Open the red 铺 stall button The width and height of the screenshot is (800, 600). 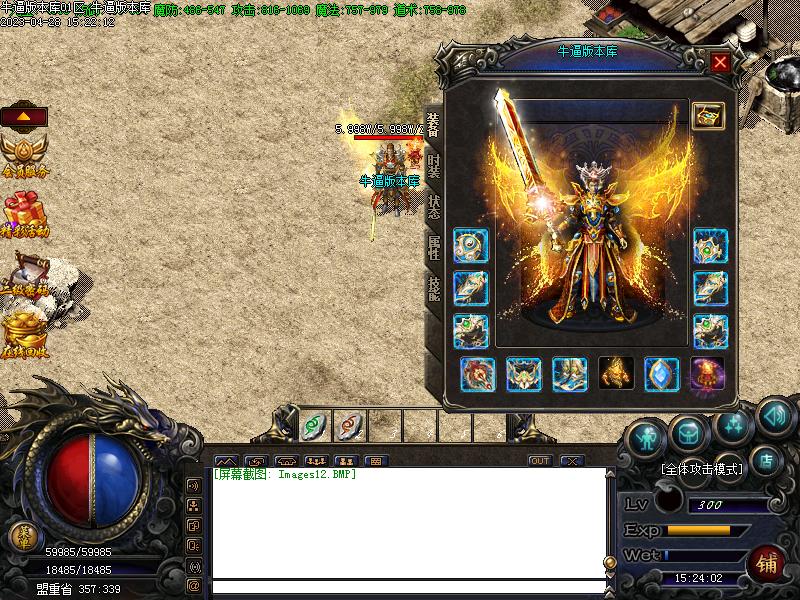767,563
